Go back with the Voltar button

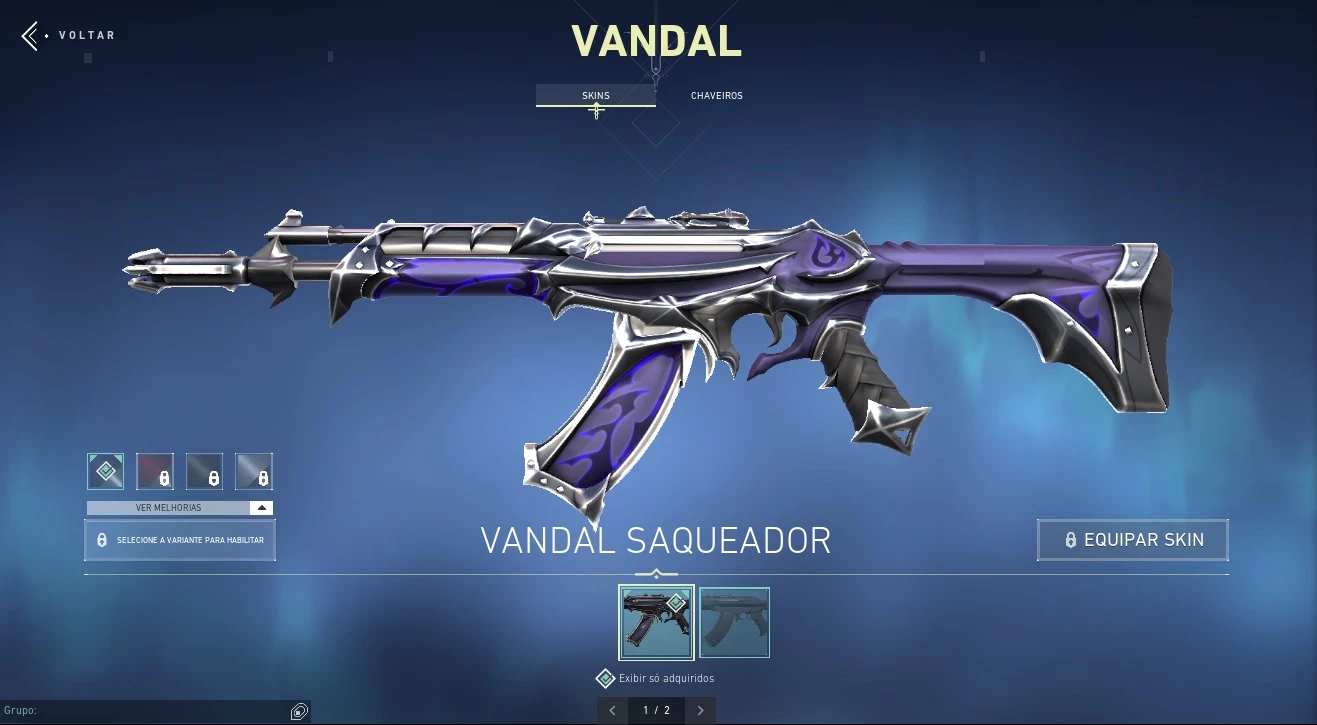tap(68, 36)
